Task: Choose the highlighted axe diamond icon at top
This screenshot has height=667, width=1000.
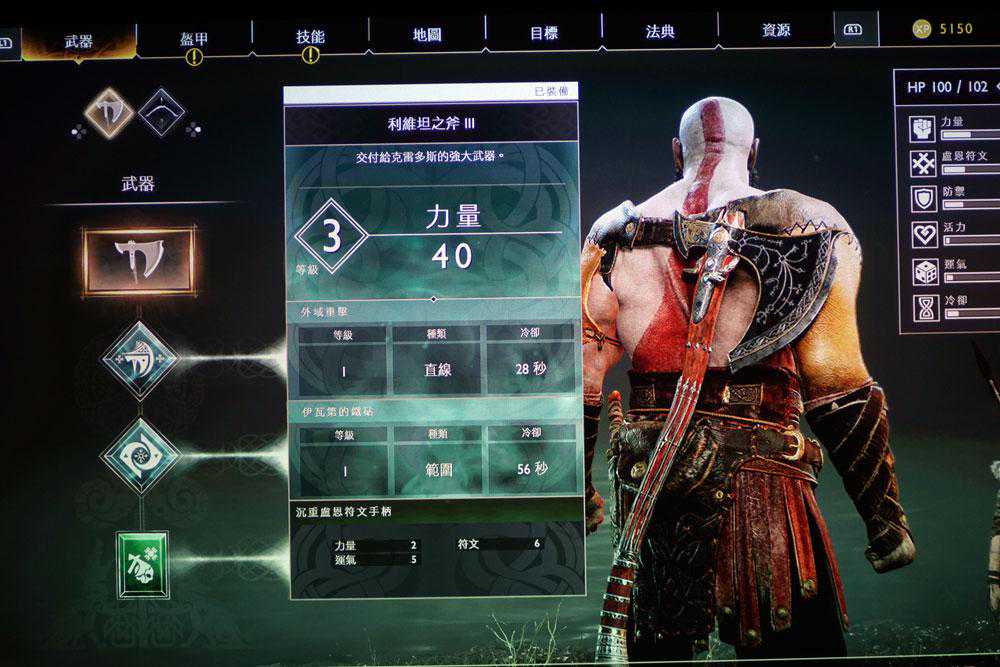Action: point(109,112)
